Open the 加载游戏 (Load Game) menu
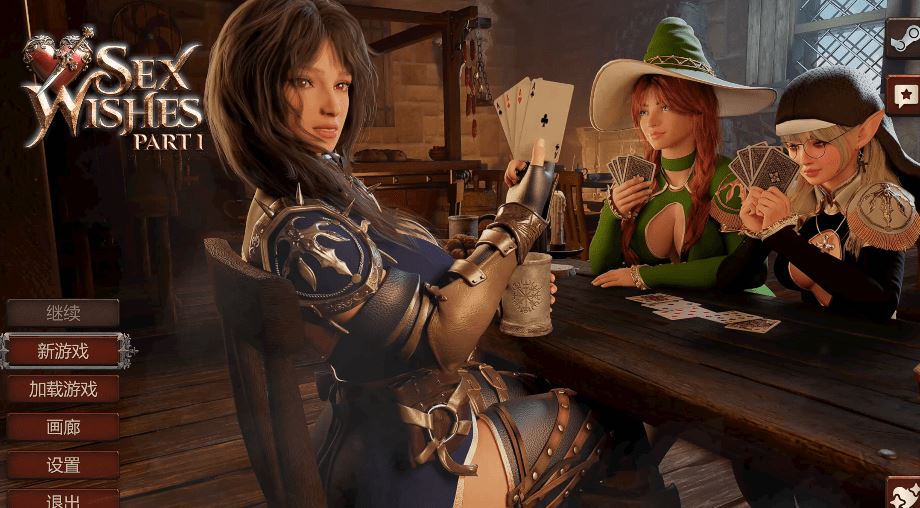This screenshot has height=508, width=920. pyautogui.click(x=63, y=389)
